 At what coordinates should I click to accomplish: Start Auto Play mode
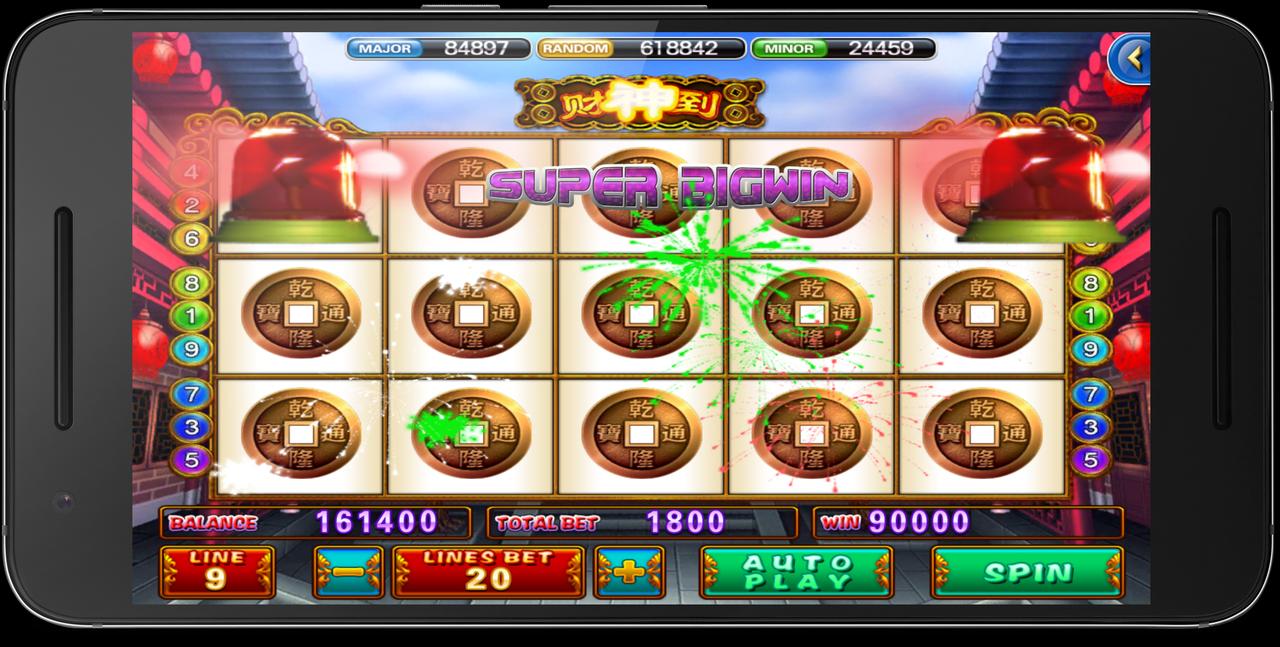[x=797, y=573]
